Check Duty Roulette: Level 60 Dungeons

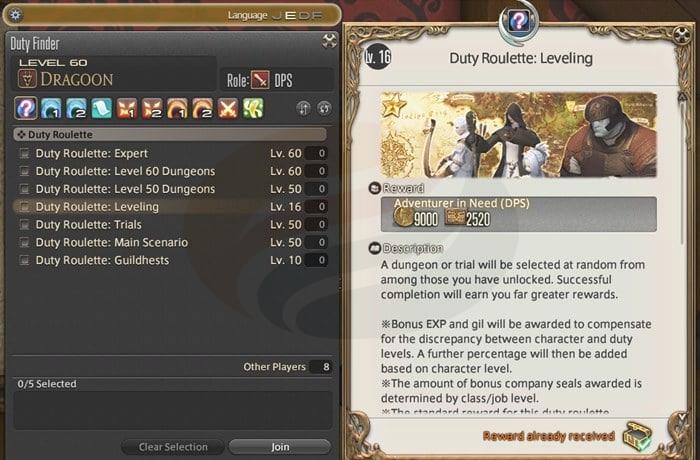pos(23,171)
